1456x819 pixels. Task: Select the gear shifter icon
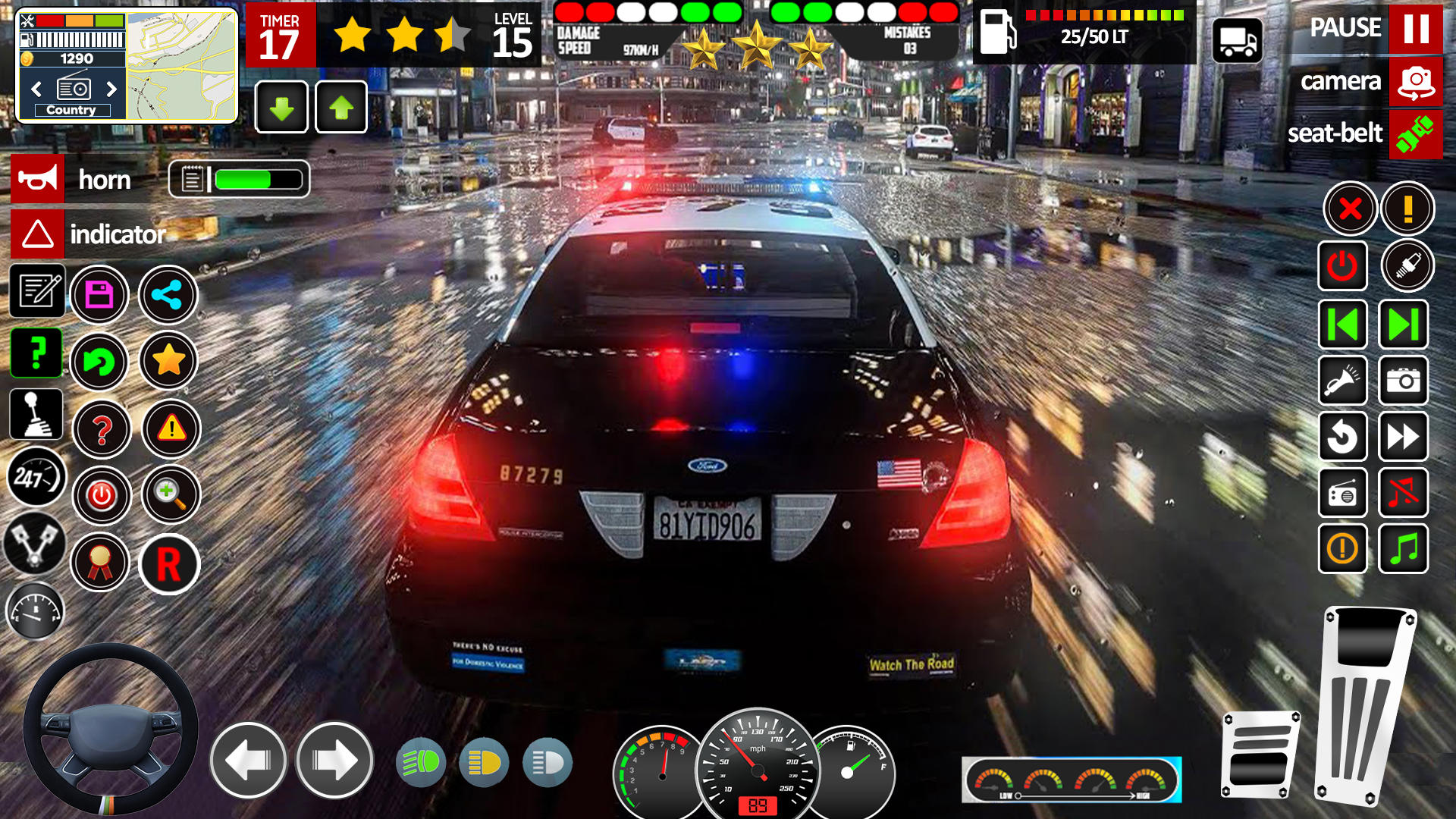point(36,414)
